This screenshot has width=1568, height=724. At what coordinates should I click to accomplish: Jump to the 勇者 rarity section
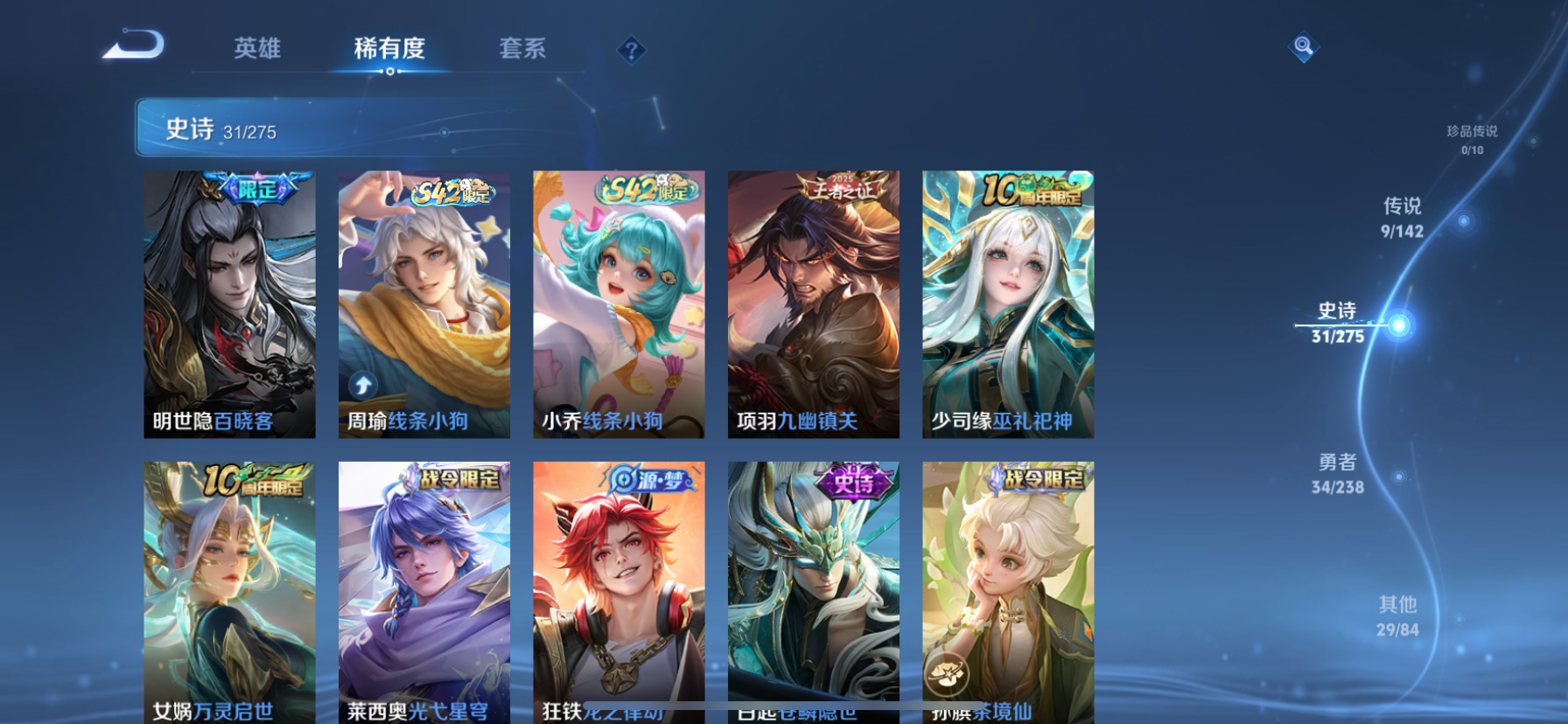[1338, 473]
